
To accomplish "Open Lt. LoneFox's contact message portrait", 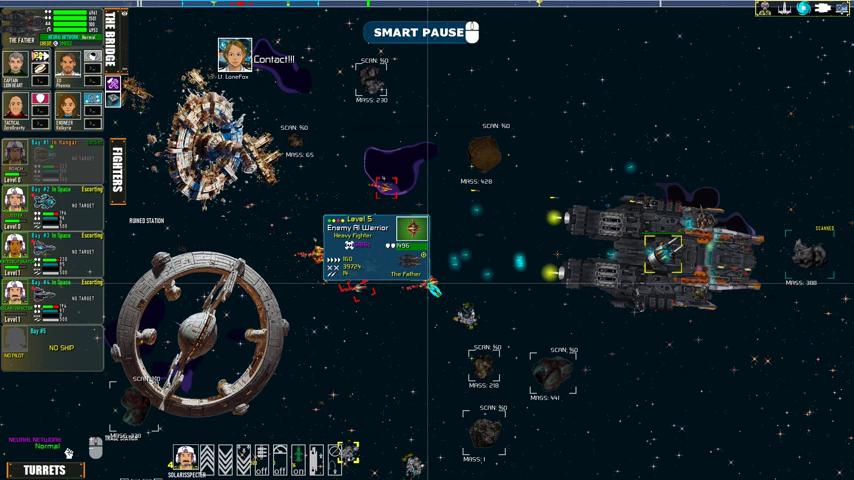I will (x=234, y=54).
